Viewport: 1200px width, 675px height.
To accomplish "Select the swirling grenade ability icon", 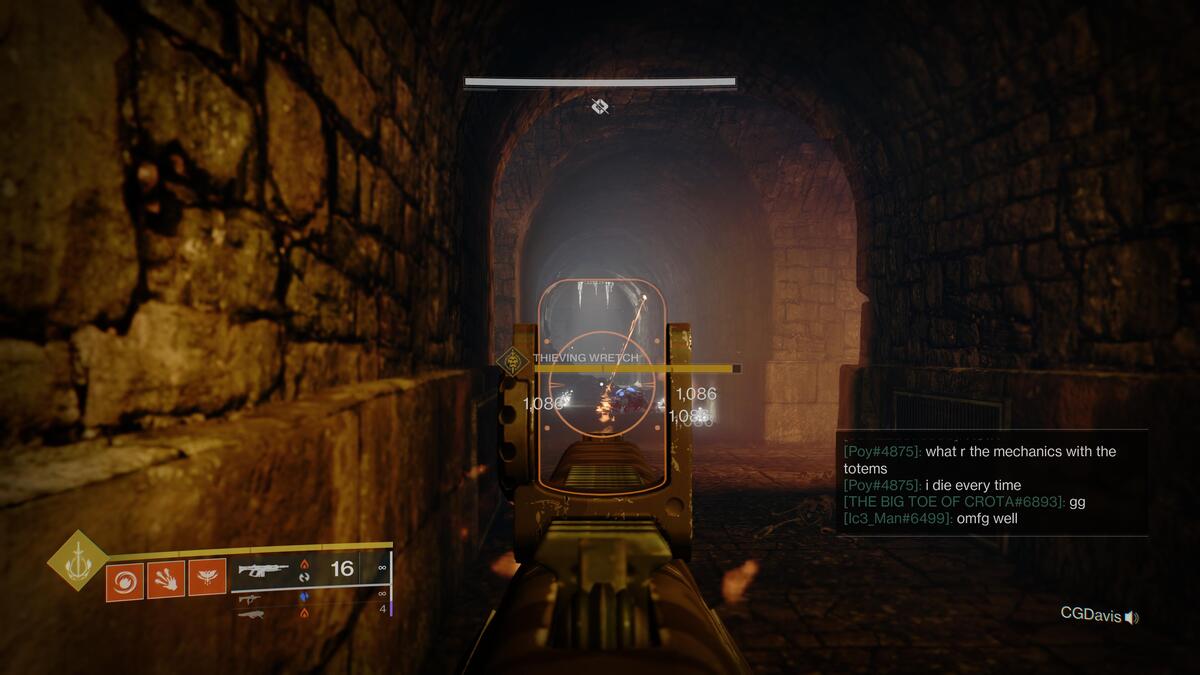I will pos(125,580).
